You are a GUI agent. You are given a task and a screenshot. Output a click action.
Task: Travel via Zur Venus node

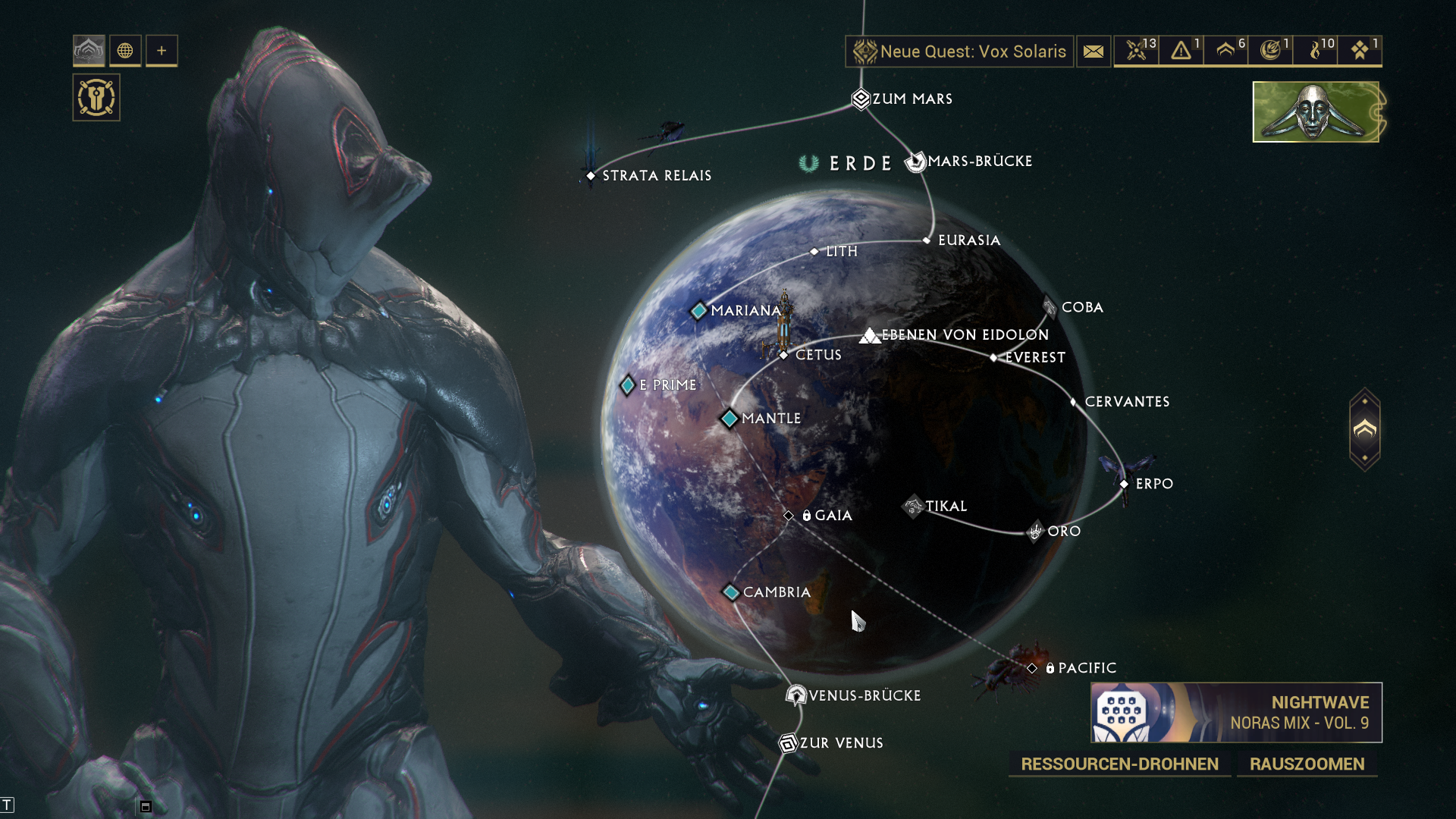pos(788,743)
